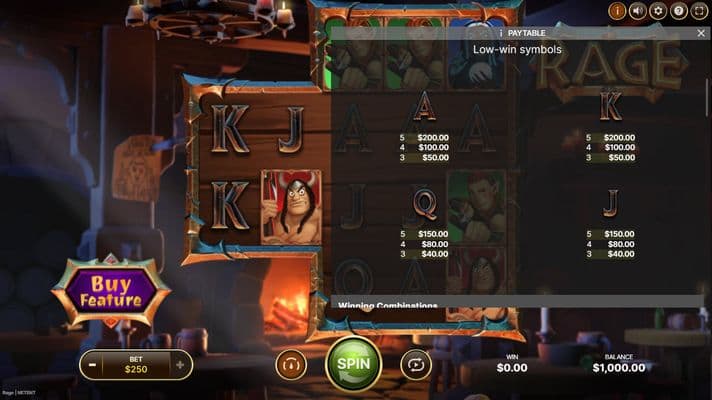Spin the reels with the green SPIN button
The height and width of the screenshot is (400, 712).
coord(353,364)
